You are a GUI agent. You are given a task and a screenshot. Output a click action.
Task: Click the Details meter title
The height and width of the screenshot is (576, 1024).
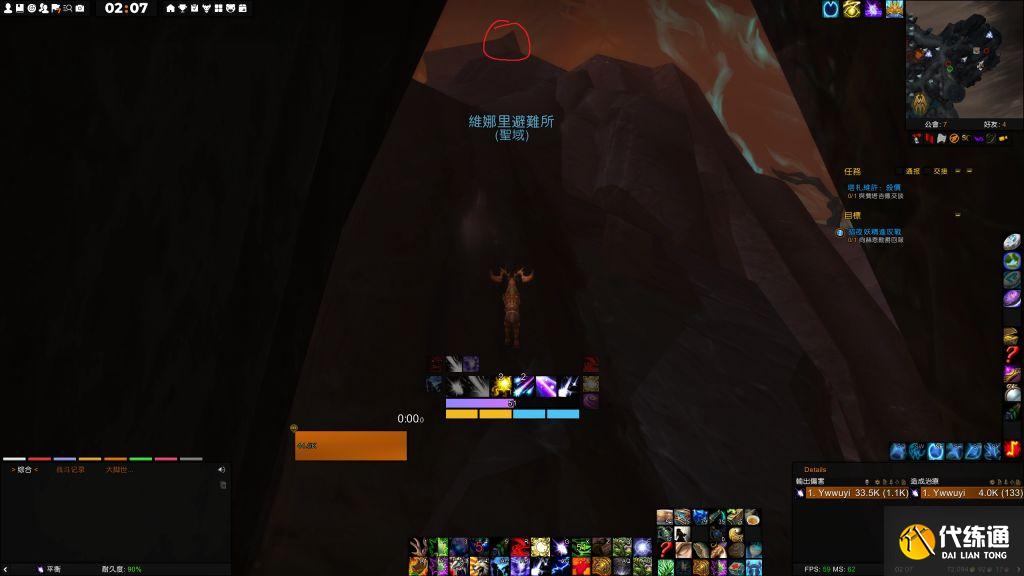(815, 469)
